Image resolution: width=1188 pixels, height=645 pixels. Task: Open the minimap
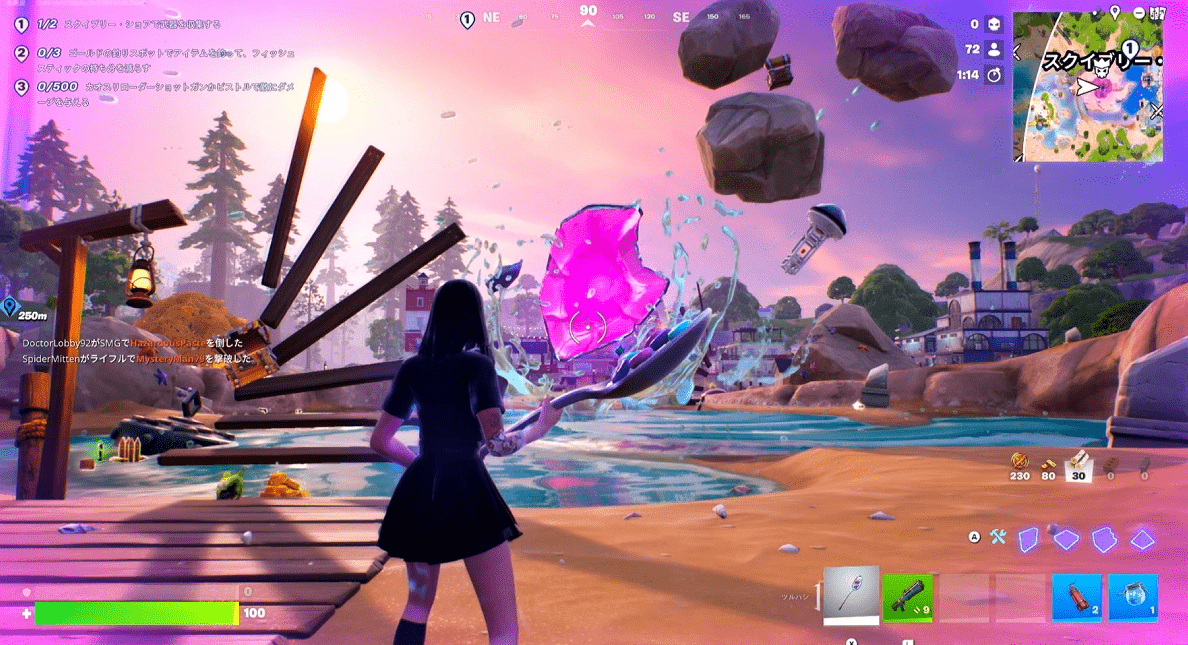pos(1088,88)
